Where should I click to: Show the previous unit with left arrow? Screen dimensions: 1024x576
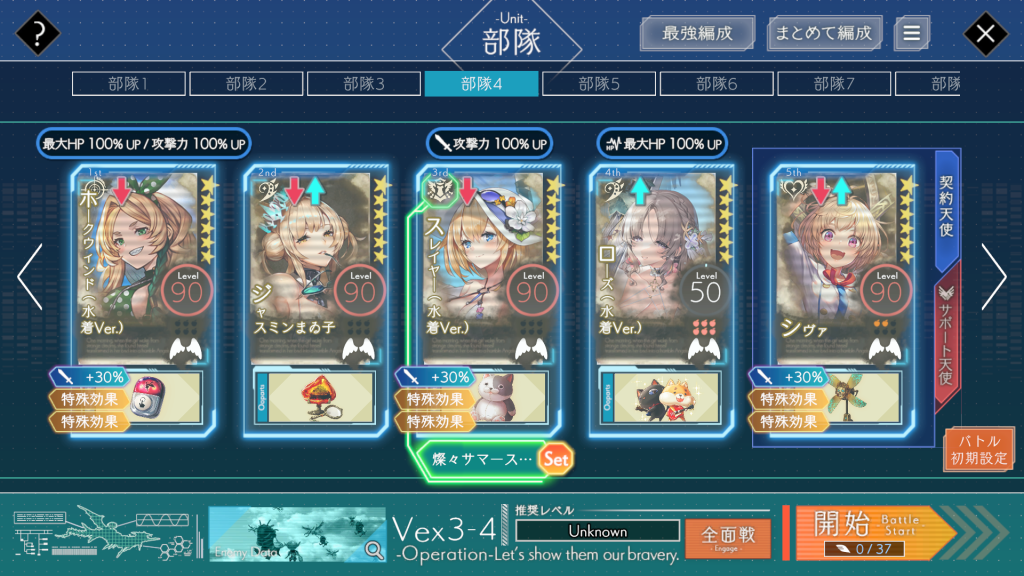[x=29, y=277]
